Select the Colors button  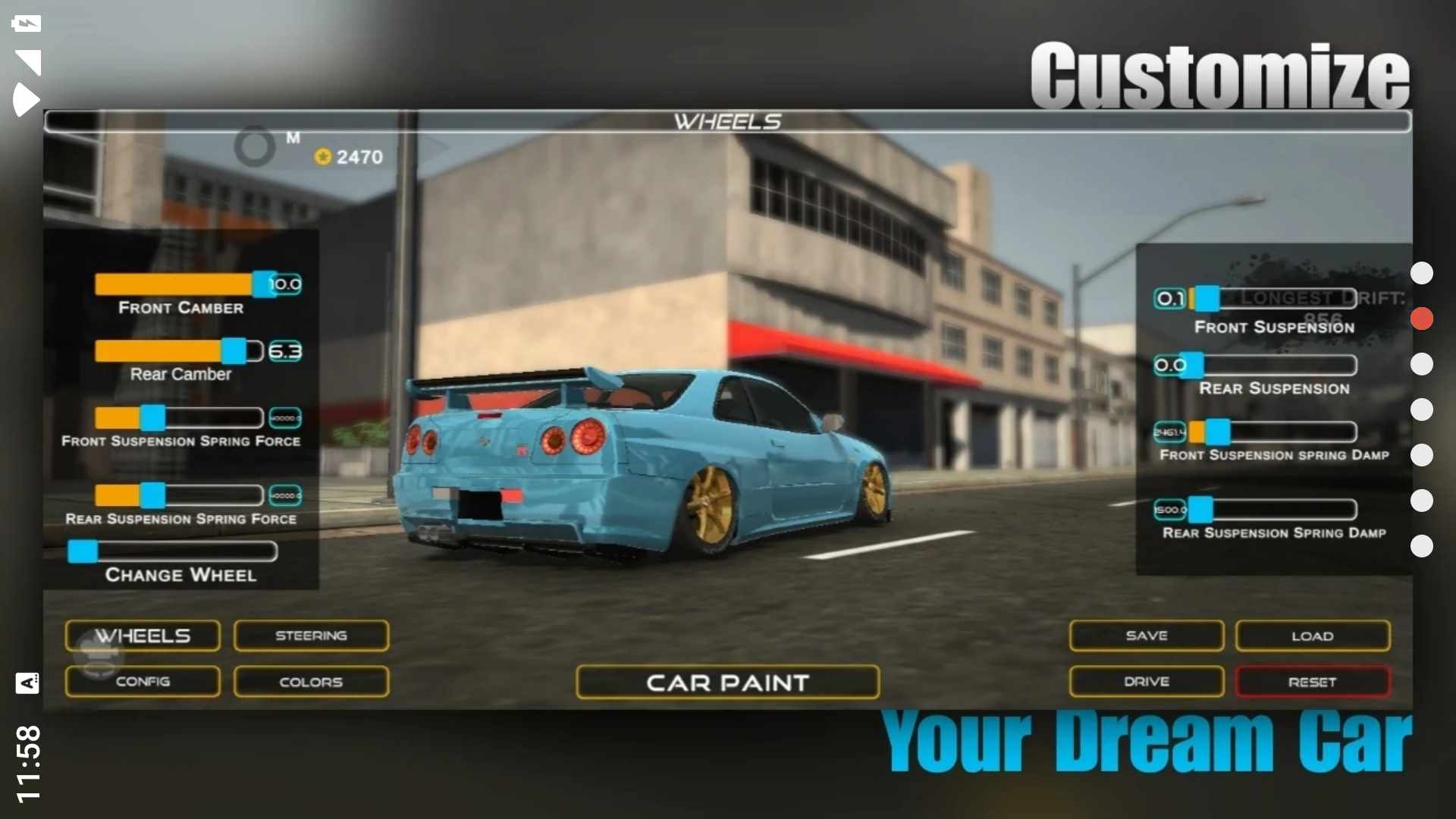tap(311, 682)
